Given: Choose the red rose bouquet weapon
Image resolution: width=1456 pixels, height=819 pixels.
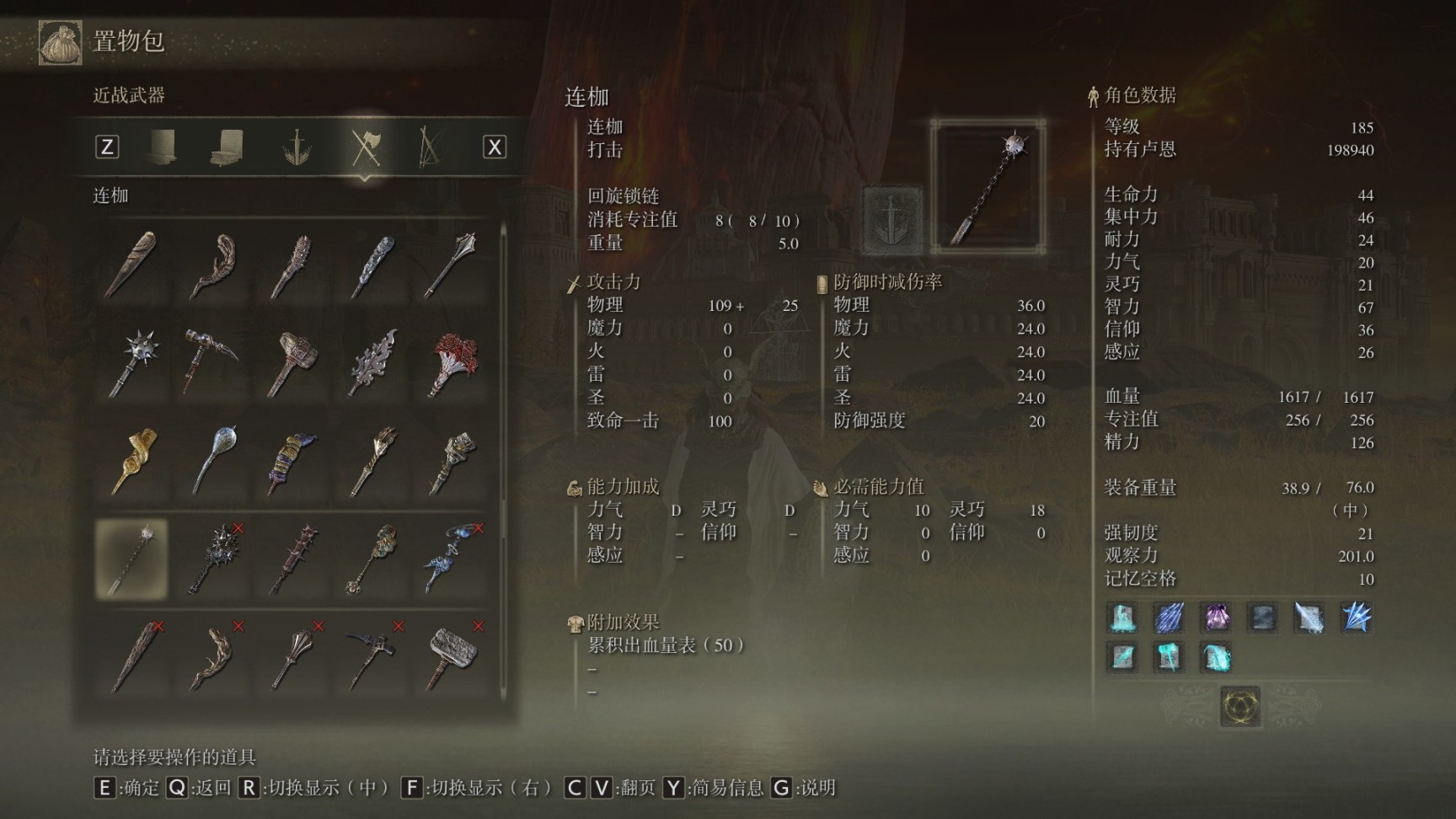Looking at the screenshot, I should click(x=454, y=363).
